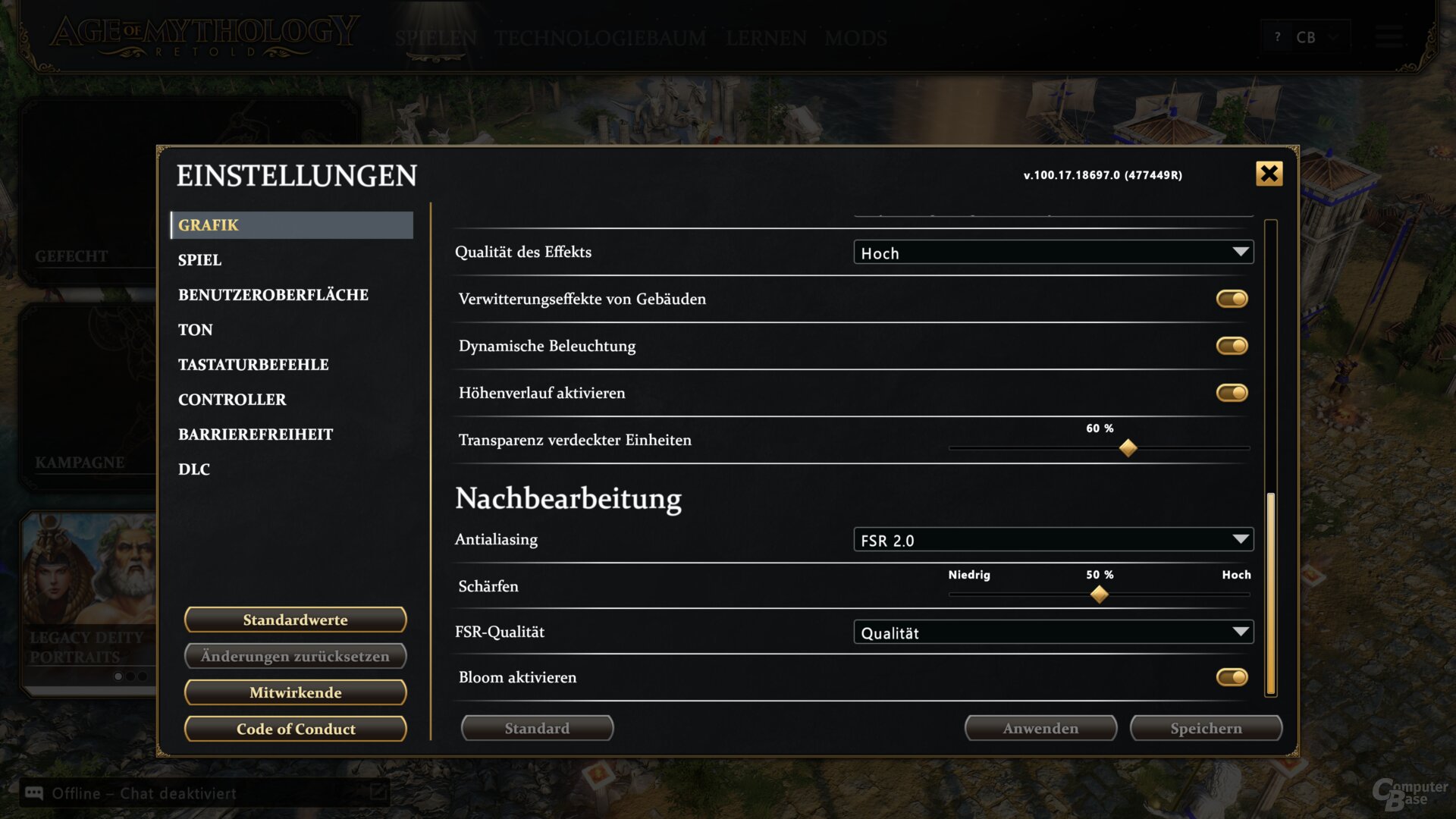Open the help "?" icon
The height and width of the screenshot is (819, 1456).
1279,36
